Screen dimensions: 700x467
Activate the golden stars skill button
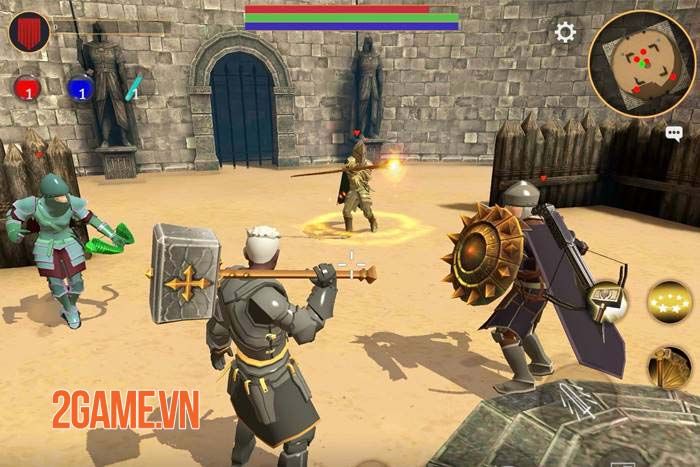(x=669, y=301)
